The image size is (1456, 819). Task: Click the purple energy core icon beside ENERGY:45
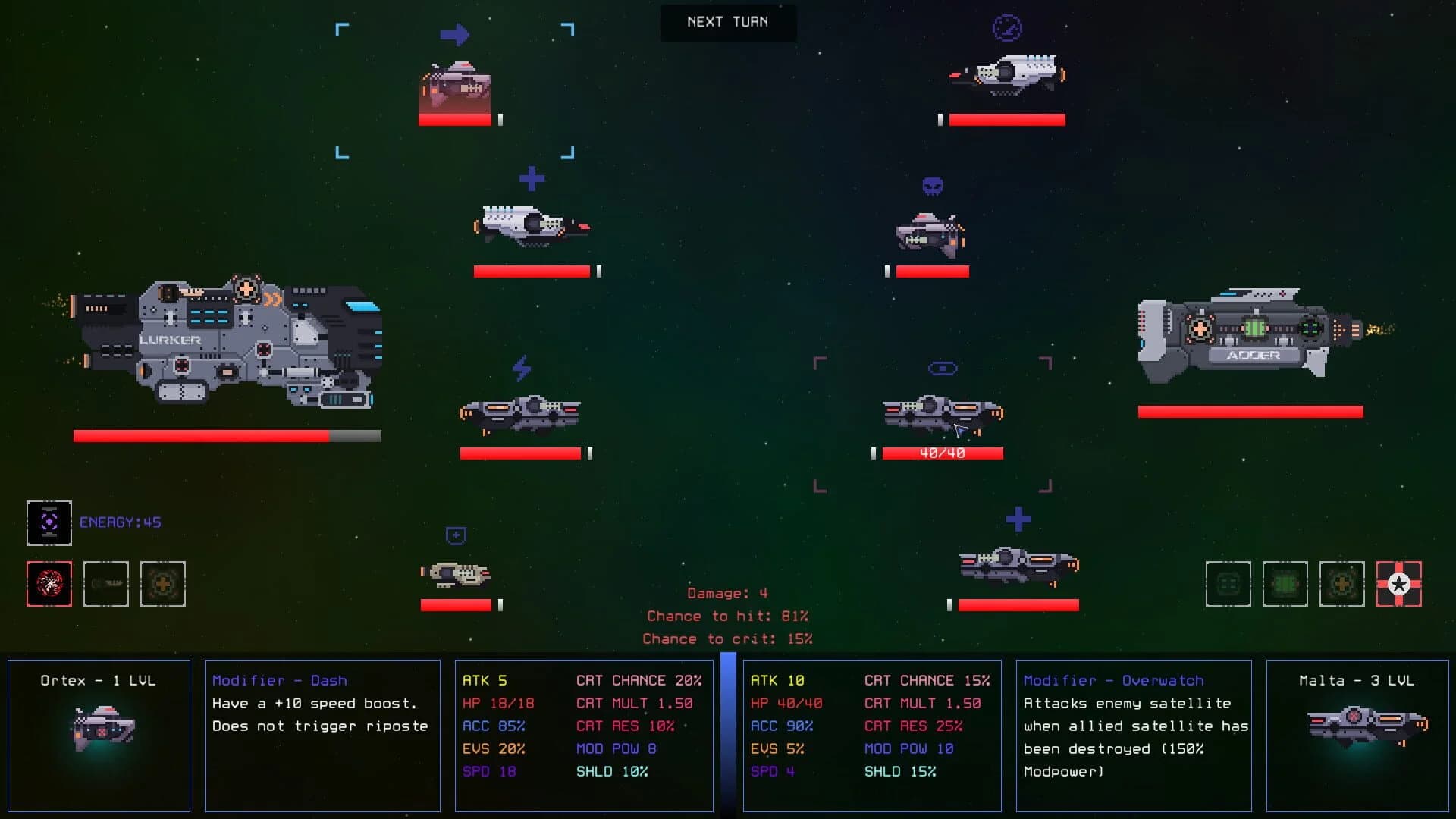(49, 522)
